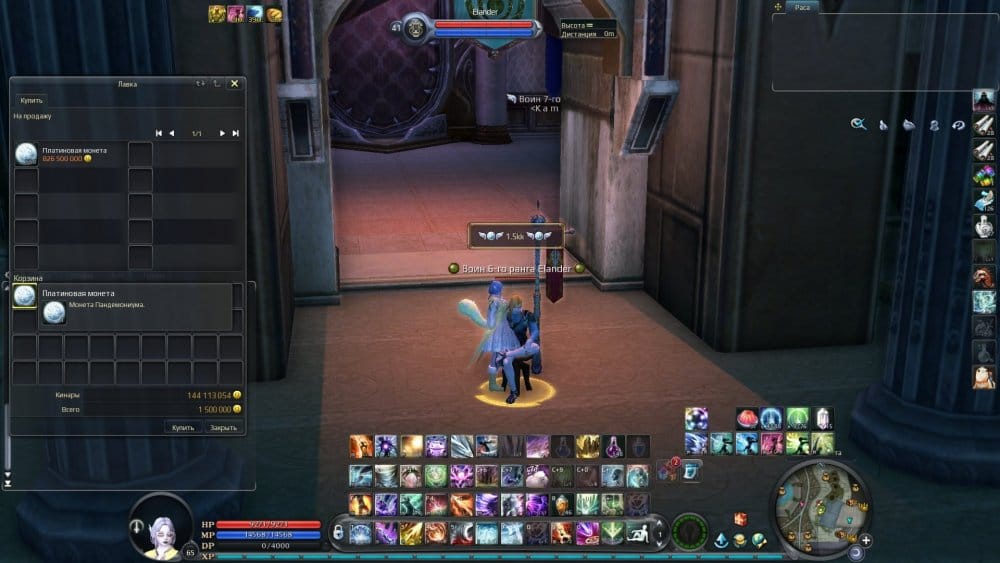
Task: Switch to the Купить tab
Action: pos(31,100)
